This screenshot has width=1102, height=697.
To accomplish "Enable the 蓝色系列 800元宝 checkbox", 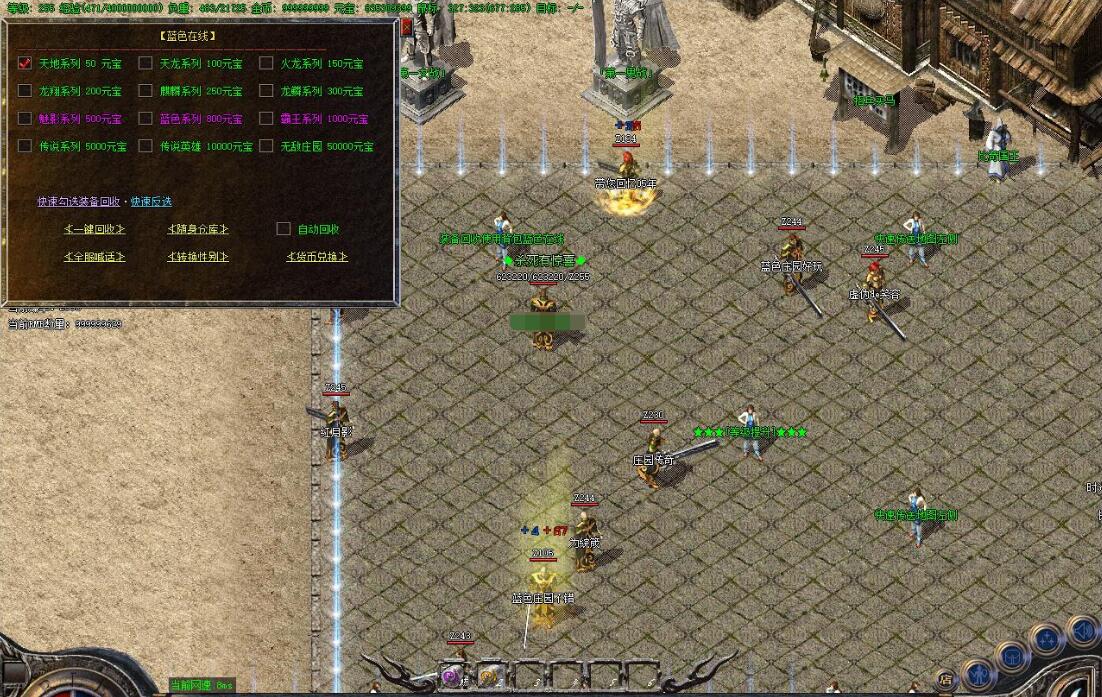I will [146, 118].
